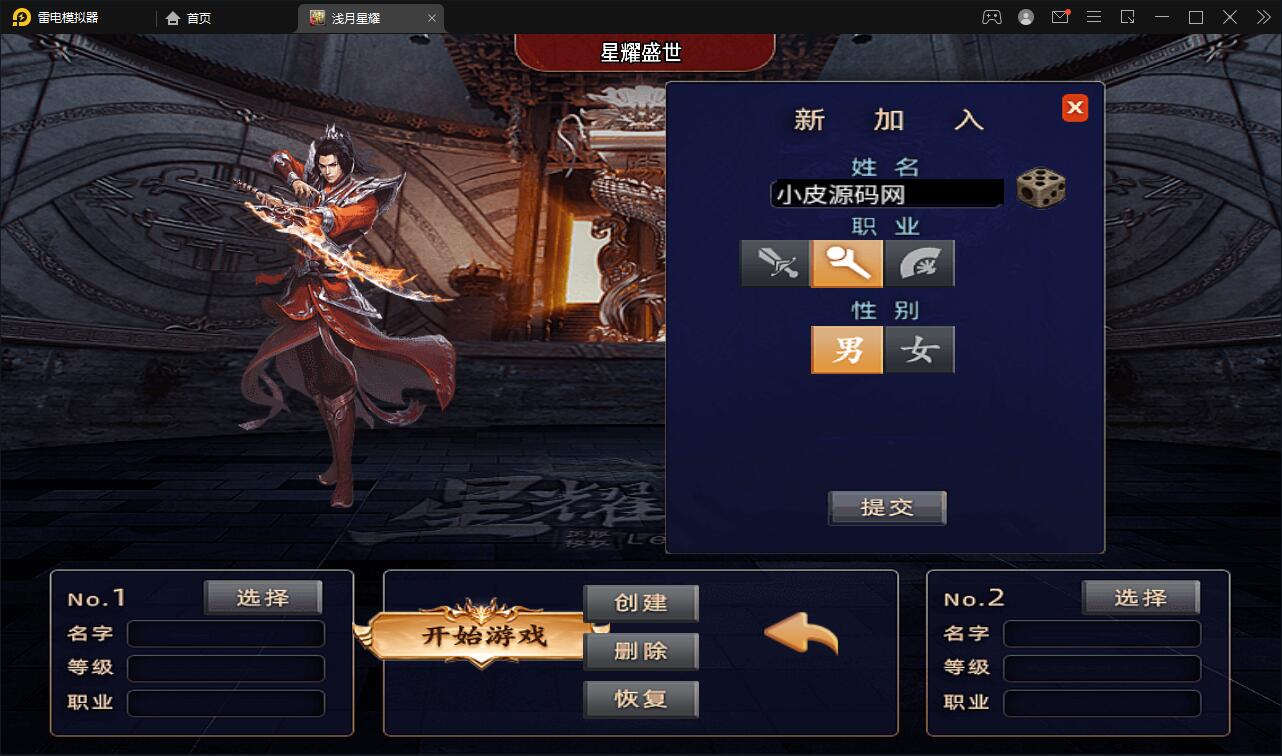Pick the fan-shaped class icon

pyautogui.click(x=919, y=264)
